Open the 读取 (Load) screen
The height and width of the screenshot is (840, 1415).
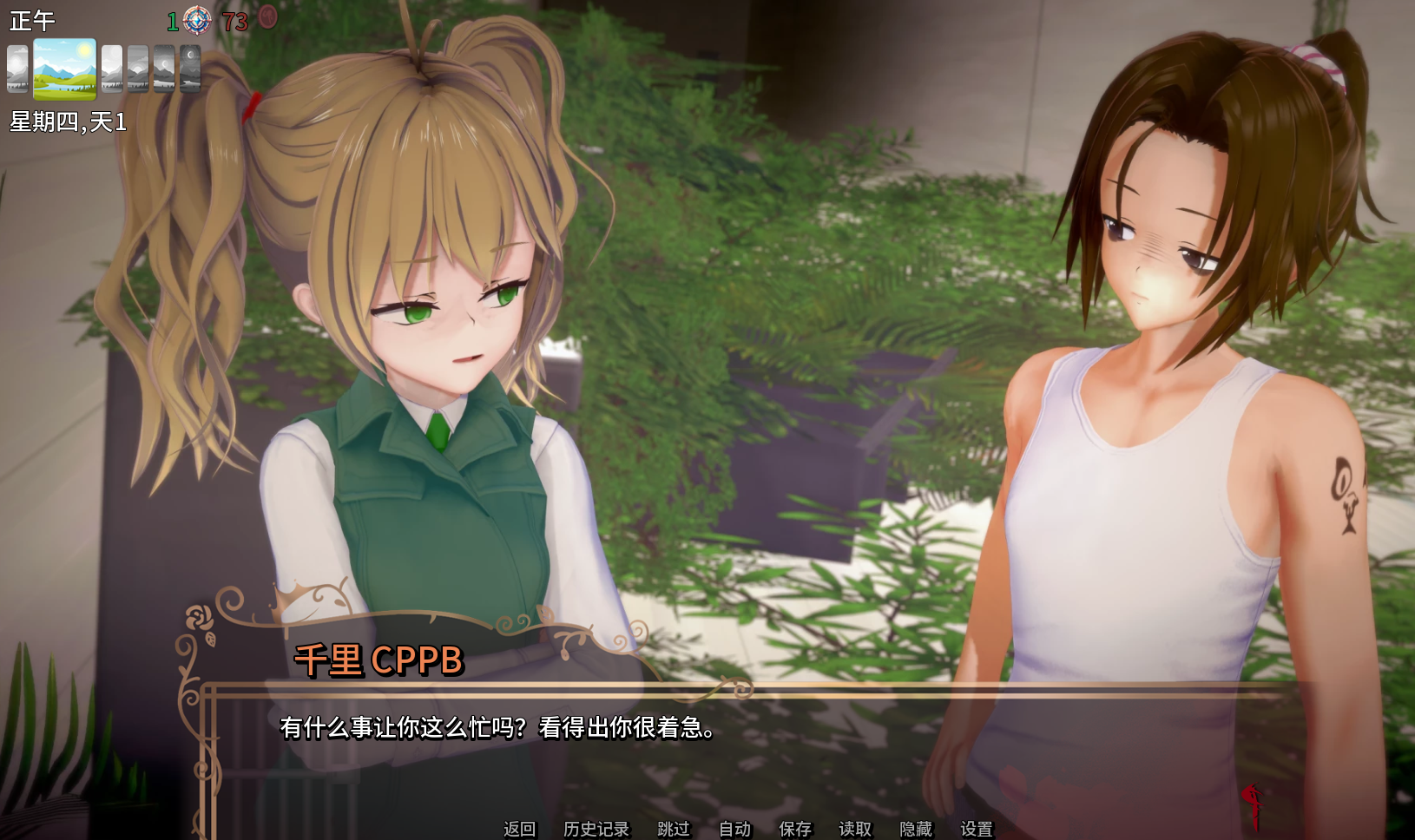pos(855,829)
